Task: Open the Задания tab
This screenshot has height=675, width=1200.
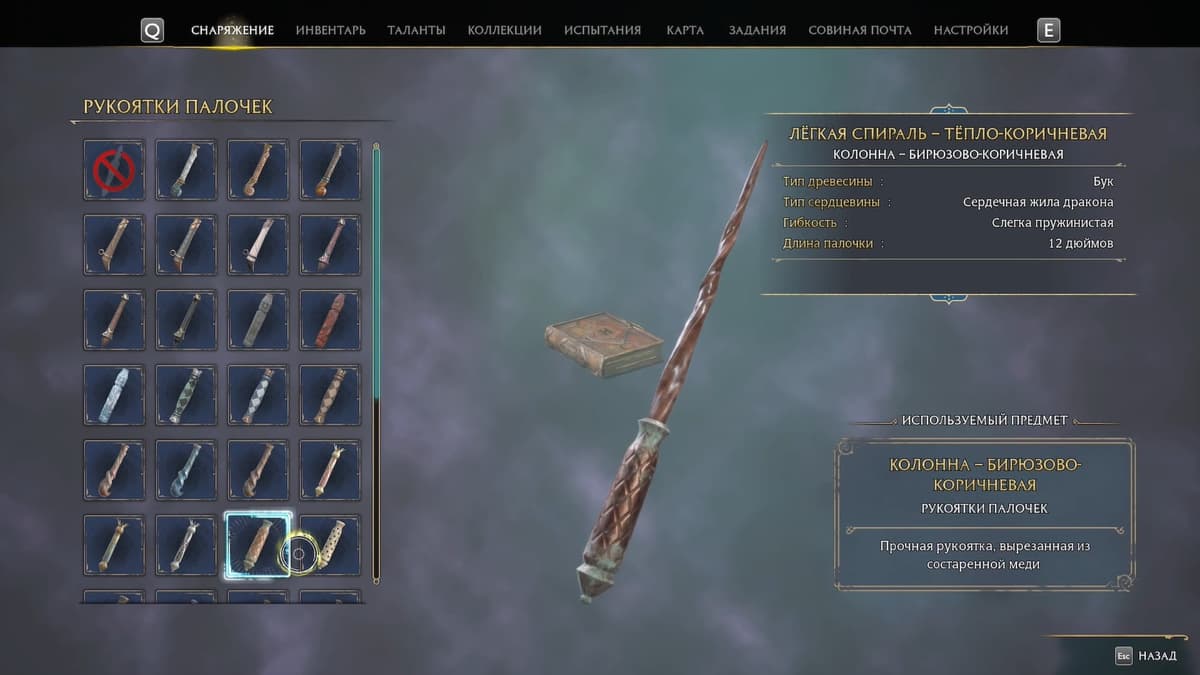Action: (x=757, y=30)
